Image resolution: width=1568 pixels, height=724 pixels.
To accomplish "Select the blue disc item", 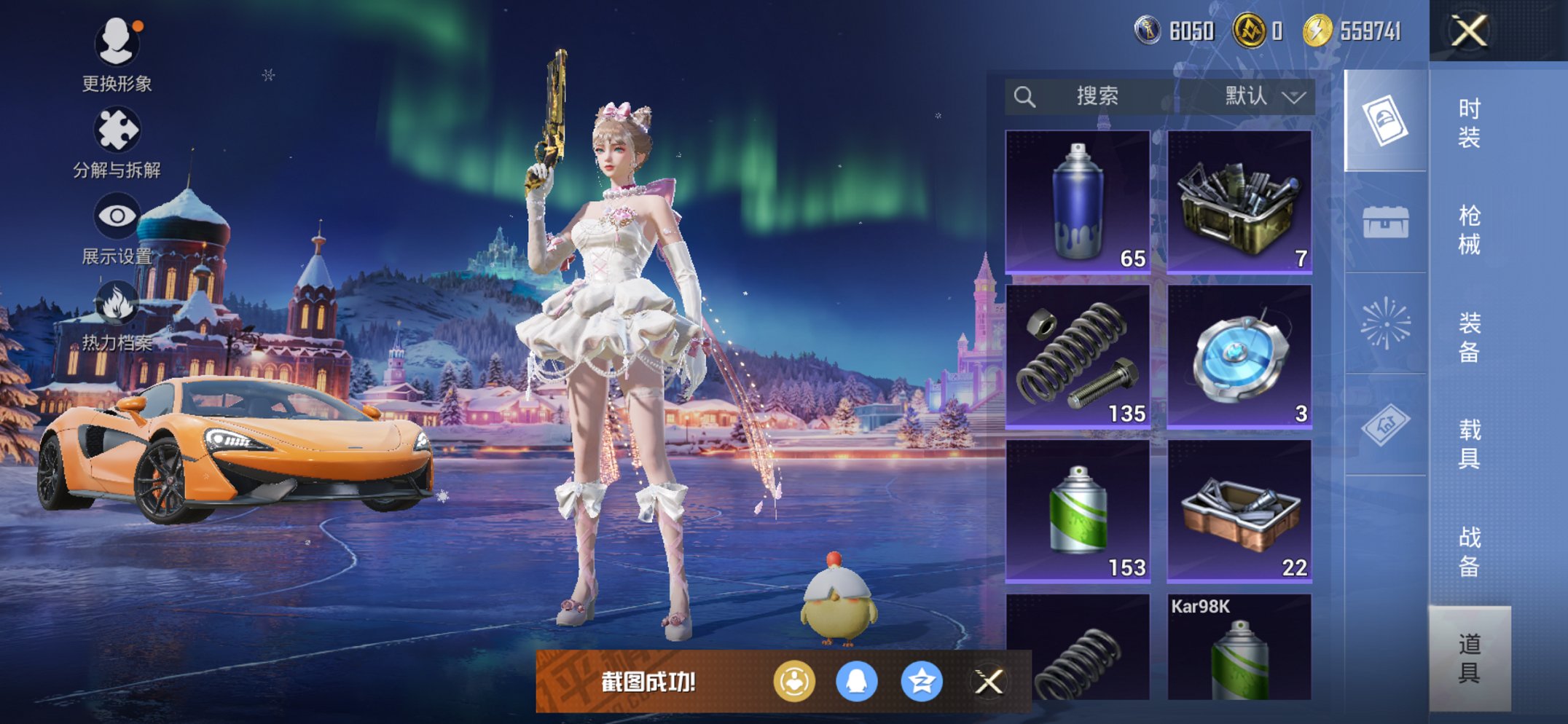I will click(1239, 356).
